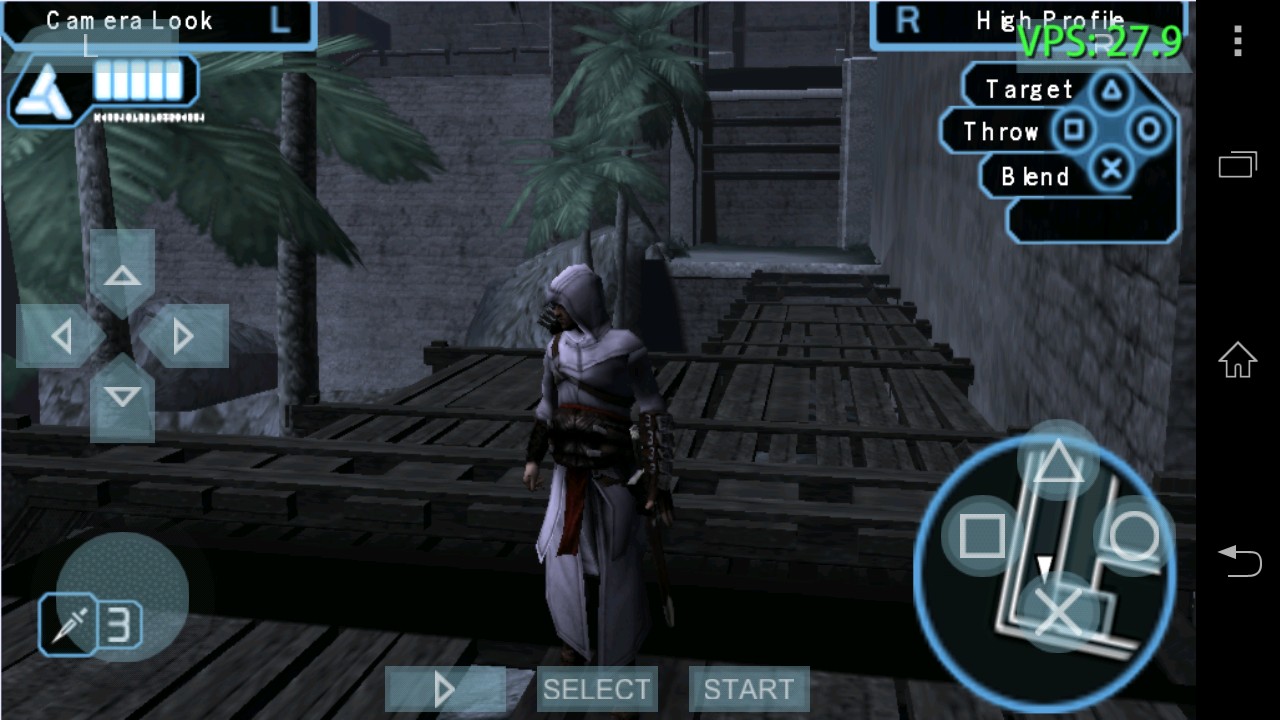The width and height of the screenshot is (1280, 720).
Task: Click the SELECT button
Action: 597,689
